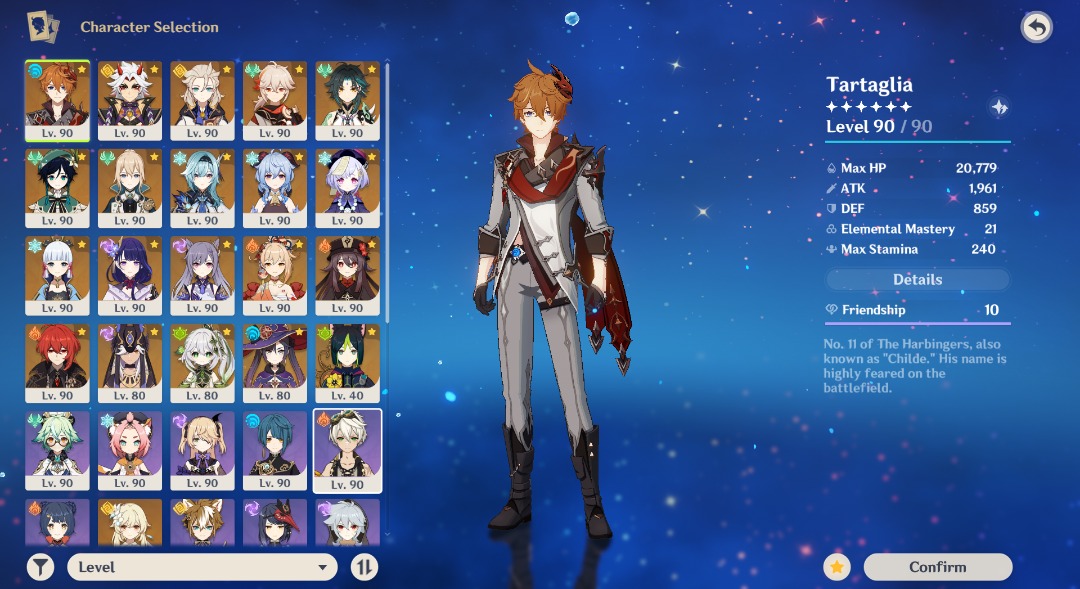The height and width of the screenshot is (589, 1080).
Task: Choose Kaedehara Kazuha's character card
Action: point(275,100)
